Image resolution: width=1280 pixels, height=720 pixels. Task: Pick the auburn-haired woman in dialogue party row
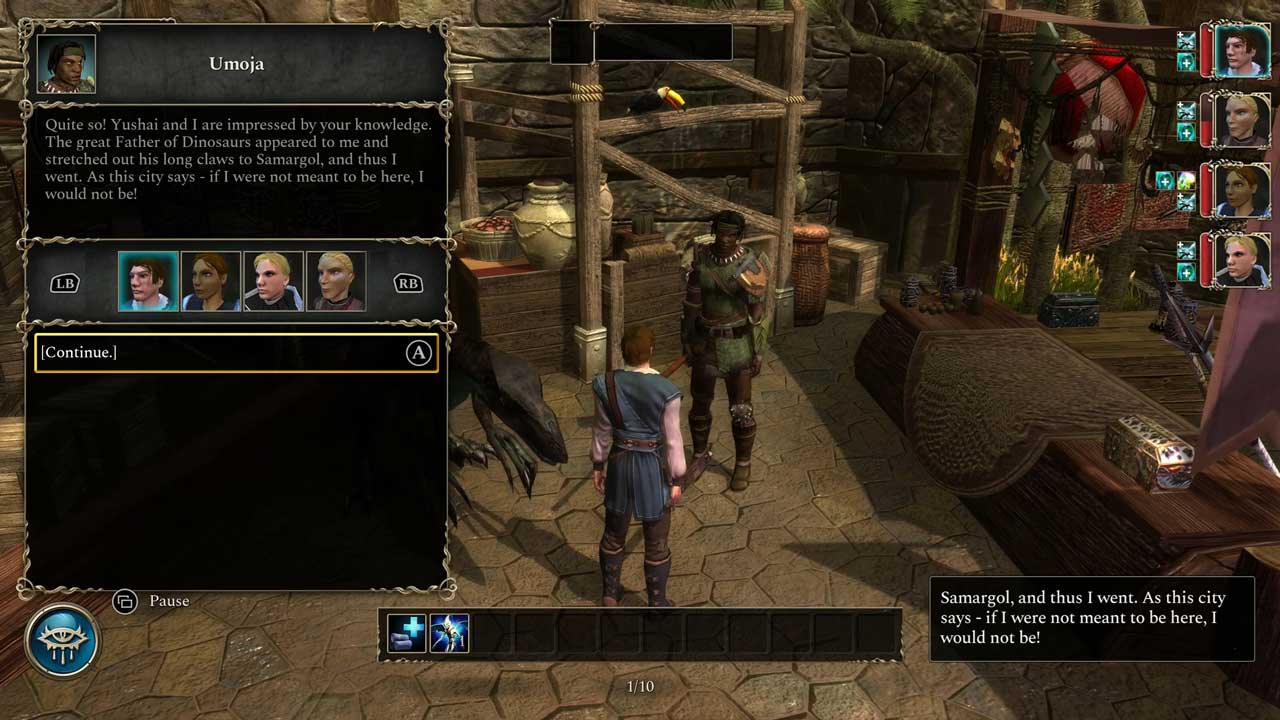[x=211, y=282]
